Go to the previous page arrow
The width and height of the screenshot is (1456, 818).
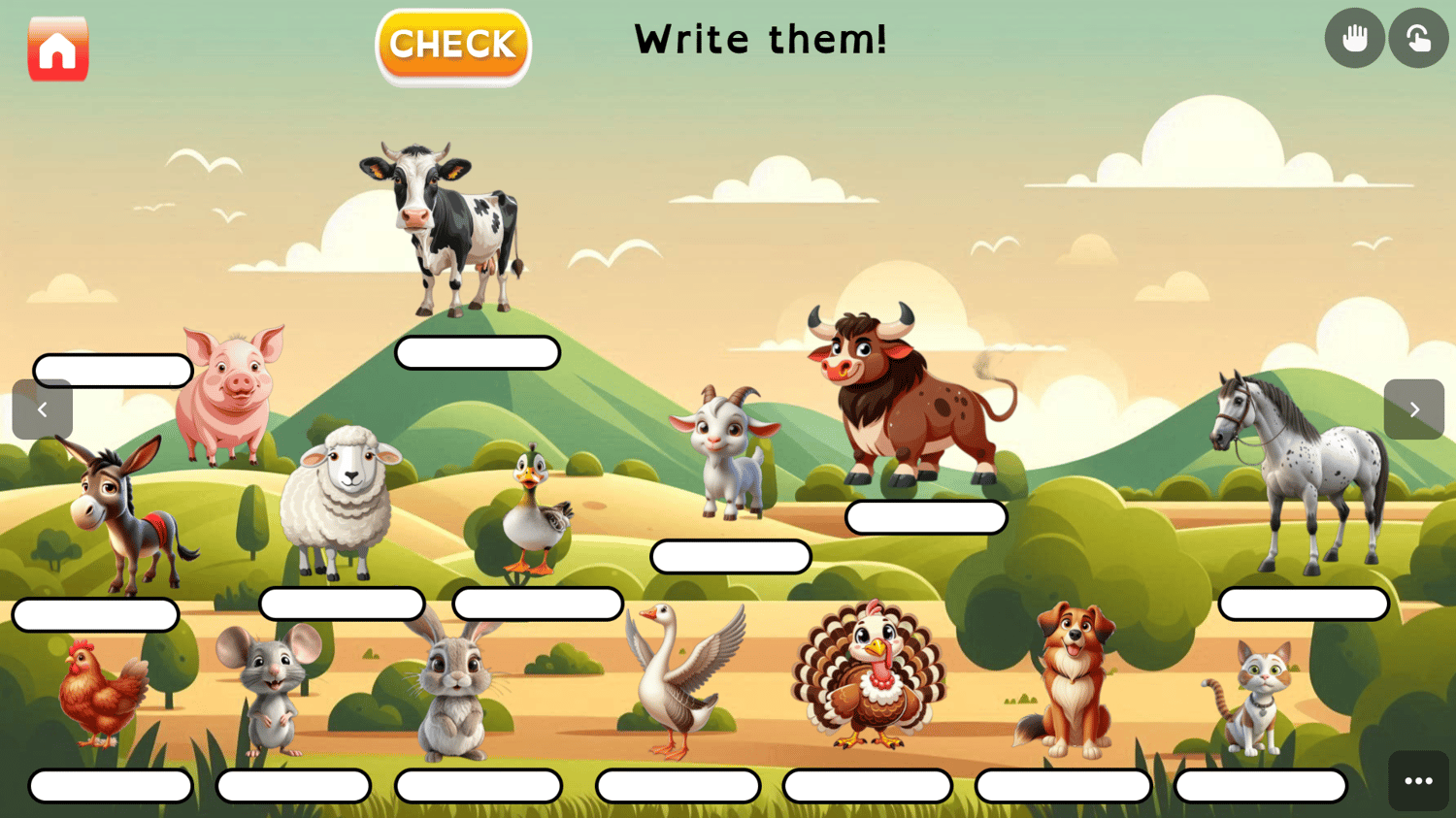coord(42,409)
